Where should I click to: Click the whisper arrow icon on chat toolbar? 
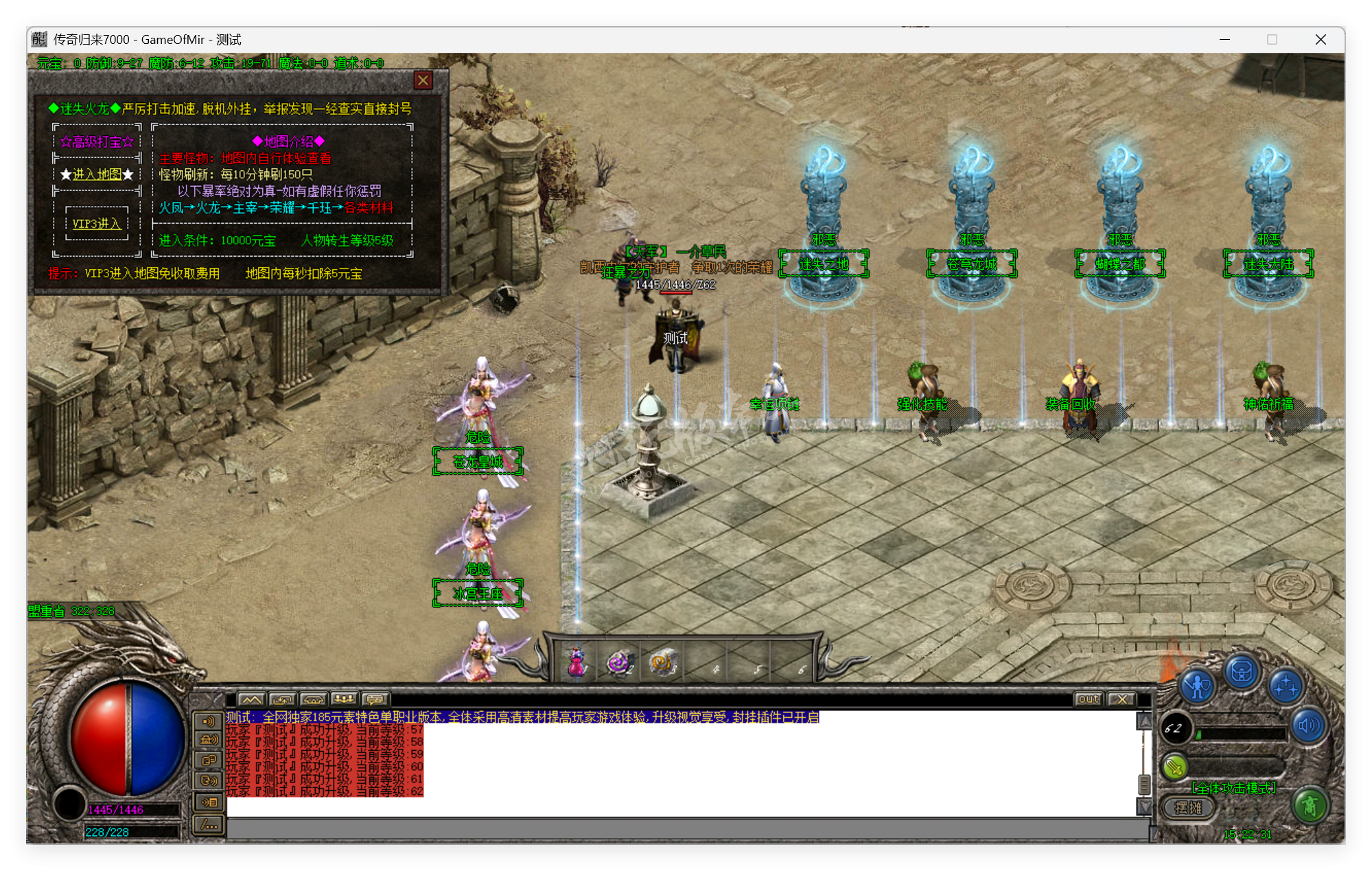click(x=282, y=699)
